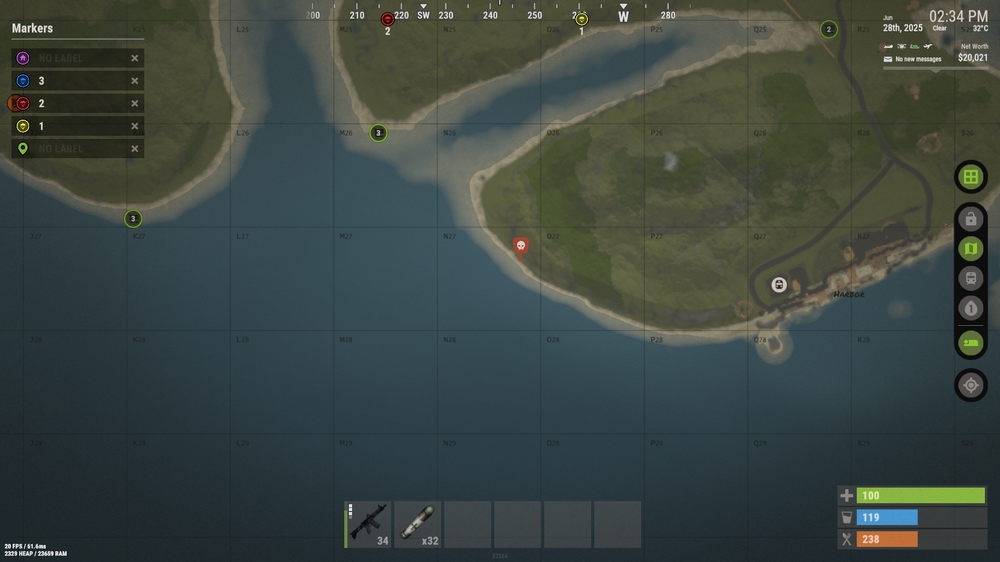
Task: Toggle the green bed spawn button
Action: [x=970, y=343]
